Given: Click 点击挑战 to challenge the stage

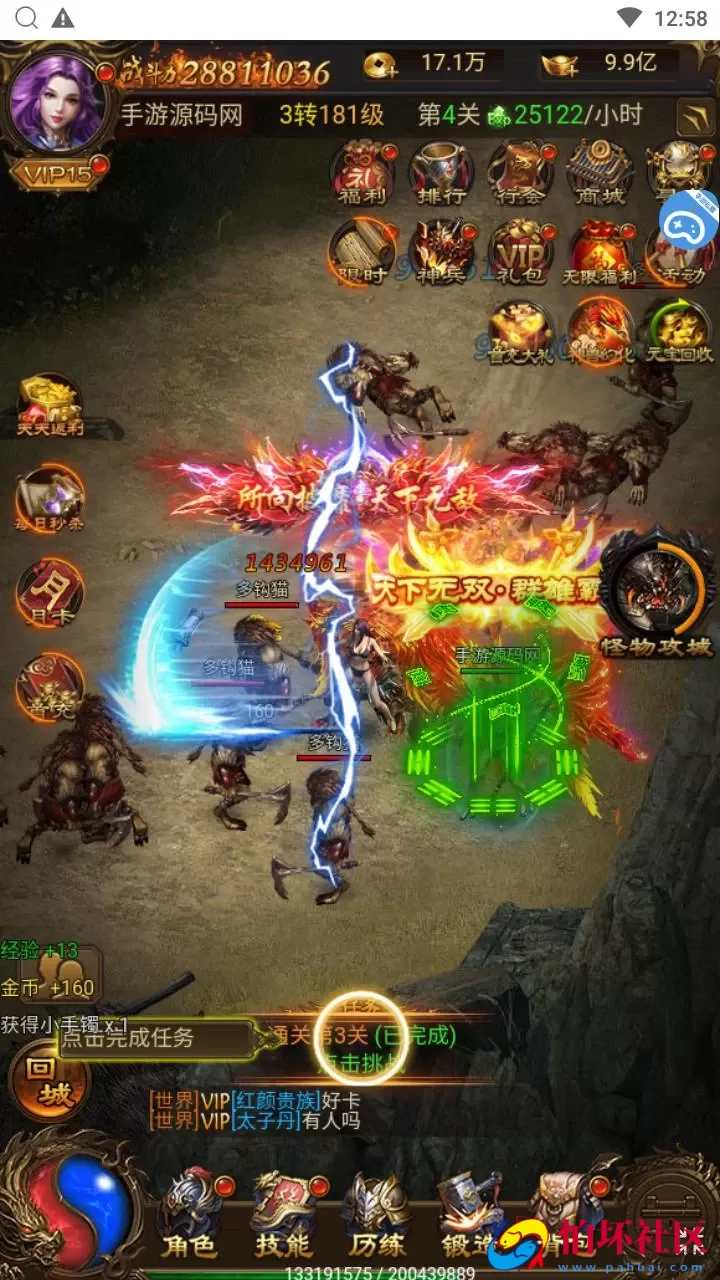Looking at the screenshot, I should 360,1062.
